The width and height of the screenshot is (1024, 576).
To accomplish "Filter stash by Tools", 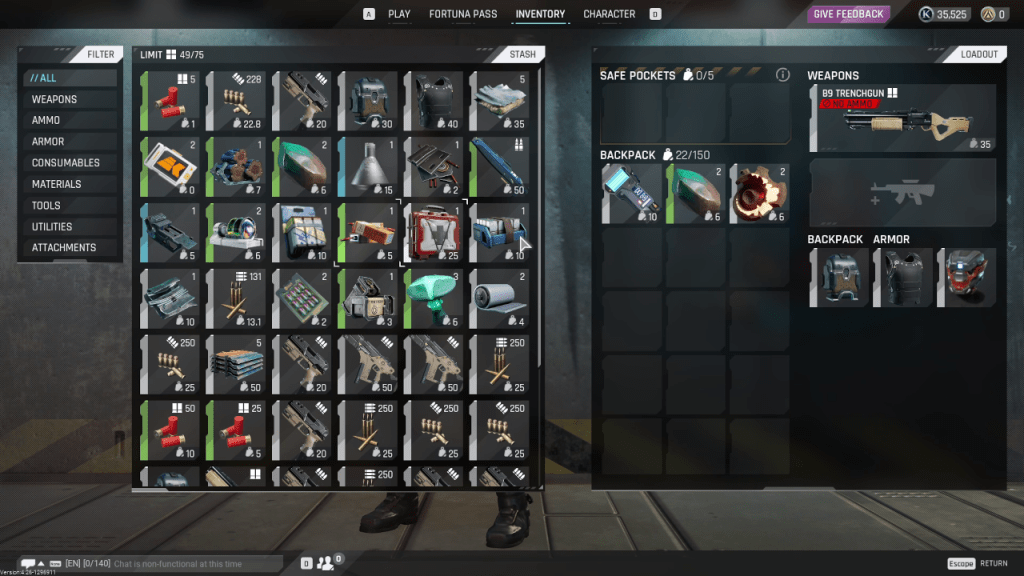I will point(46,205).
